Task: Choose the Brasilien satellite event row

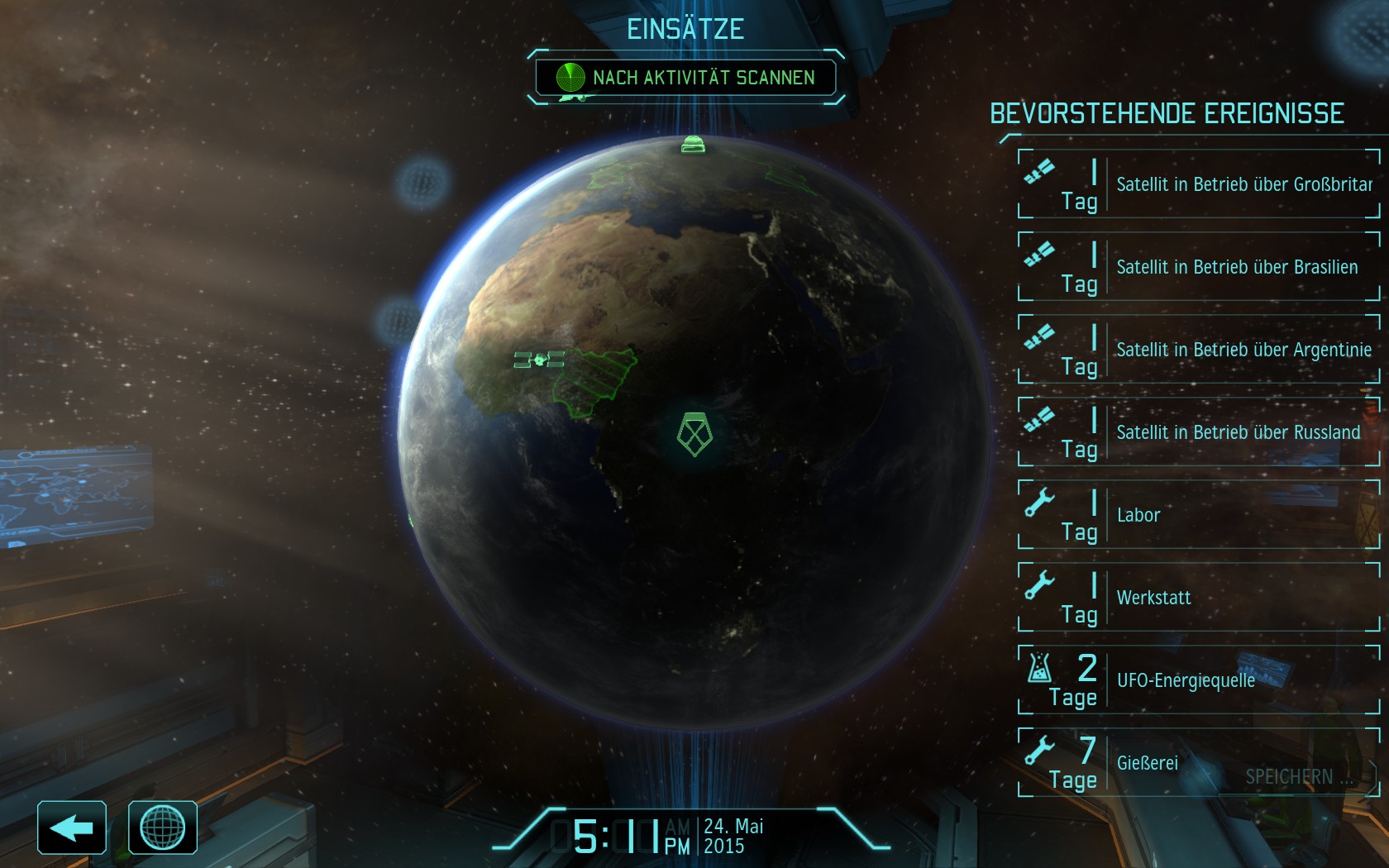Action: [x=1199, y=267]
